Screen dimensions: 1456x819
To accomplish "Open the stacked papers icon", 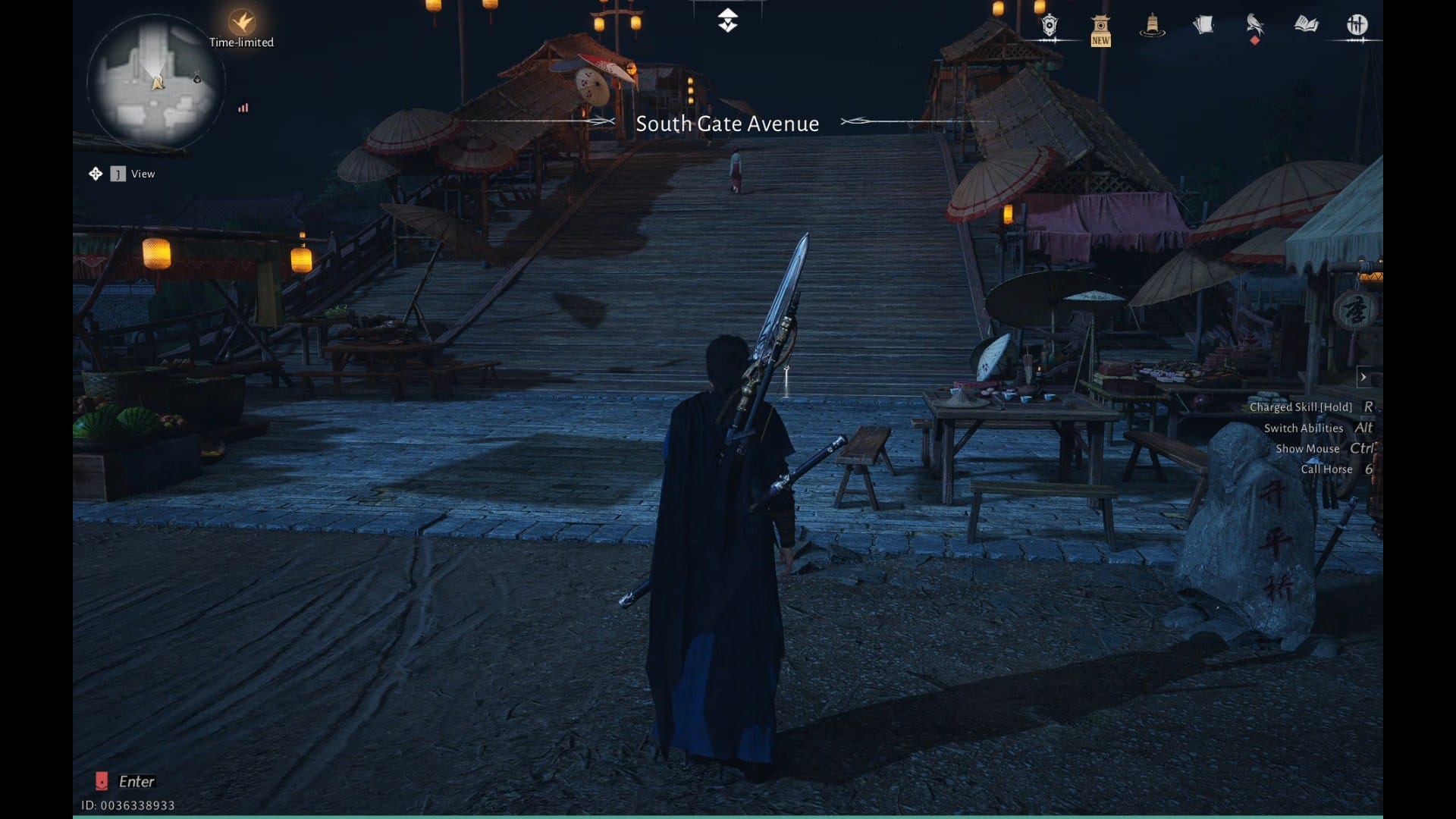I will 1203,26.
